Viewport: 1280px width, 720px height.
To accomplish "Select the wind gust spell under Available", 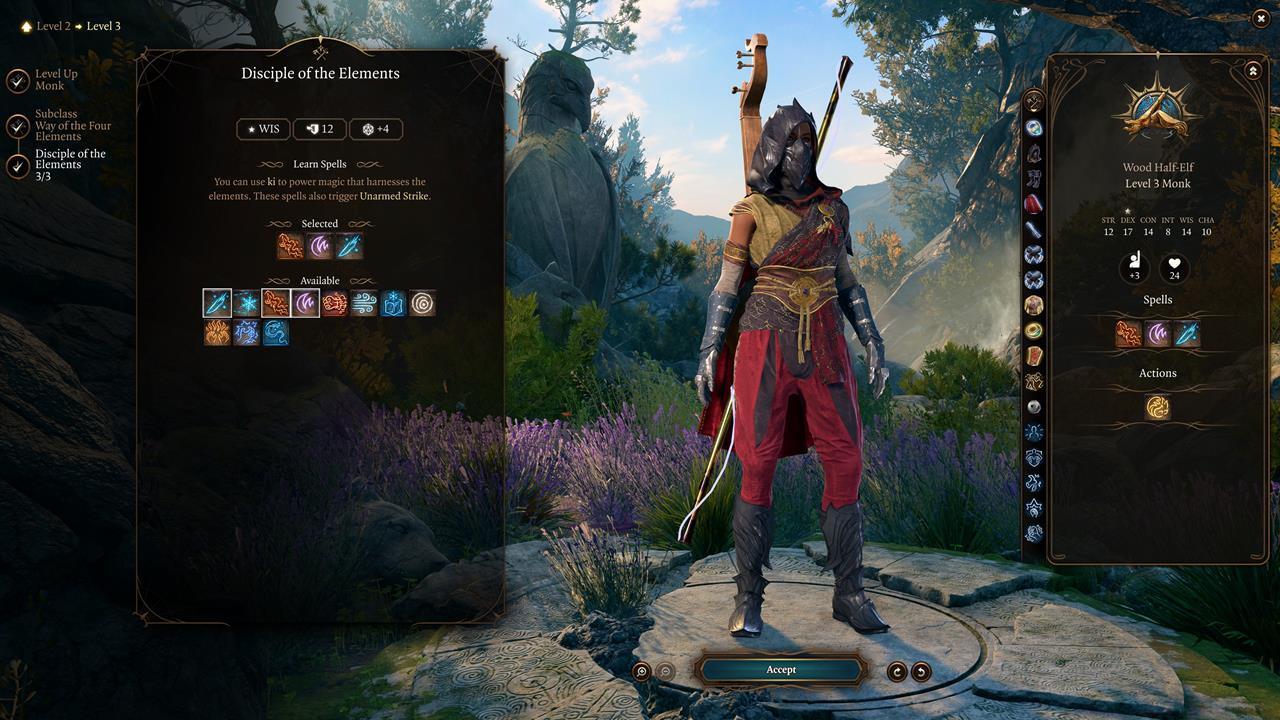I will pyautogui.click(x=364, y=303).
